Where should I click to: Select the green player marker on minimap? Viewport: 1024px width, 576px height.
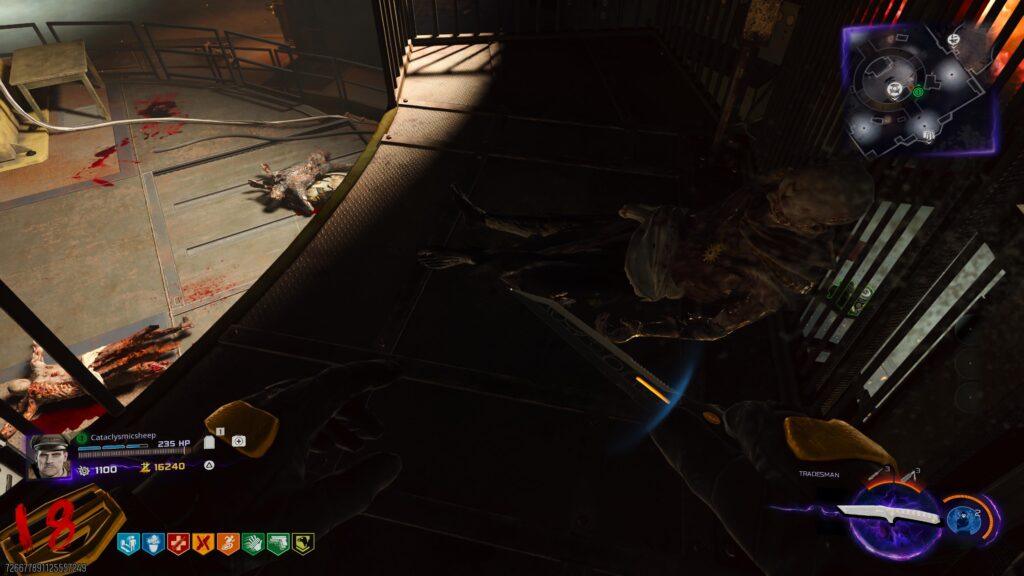[918, 92]
